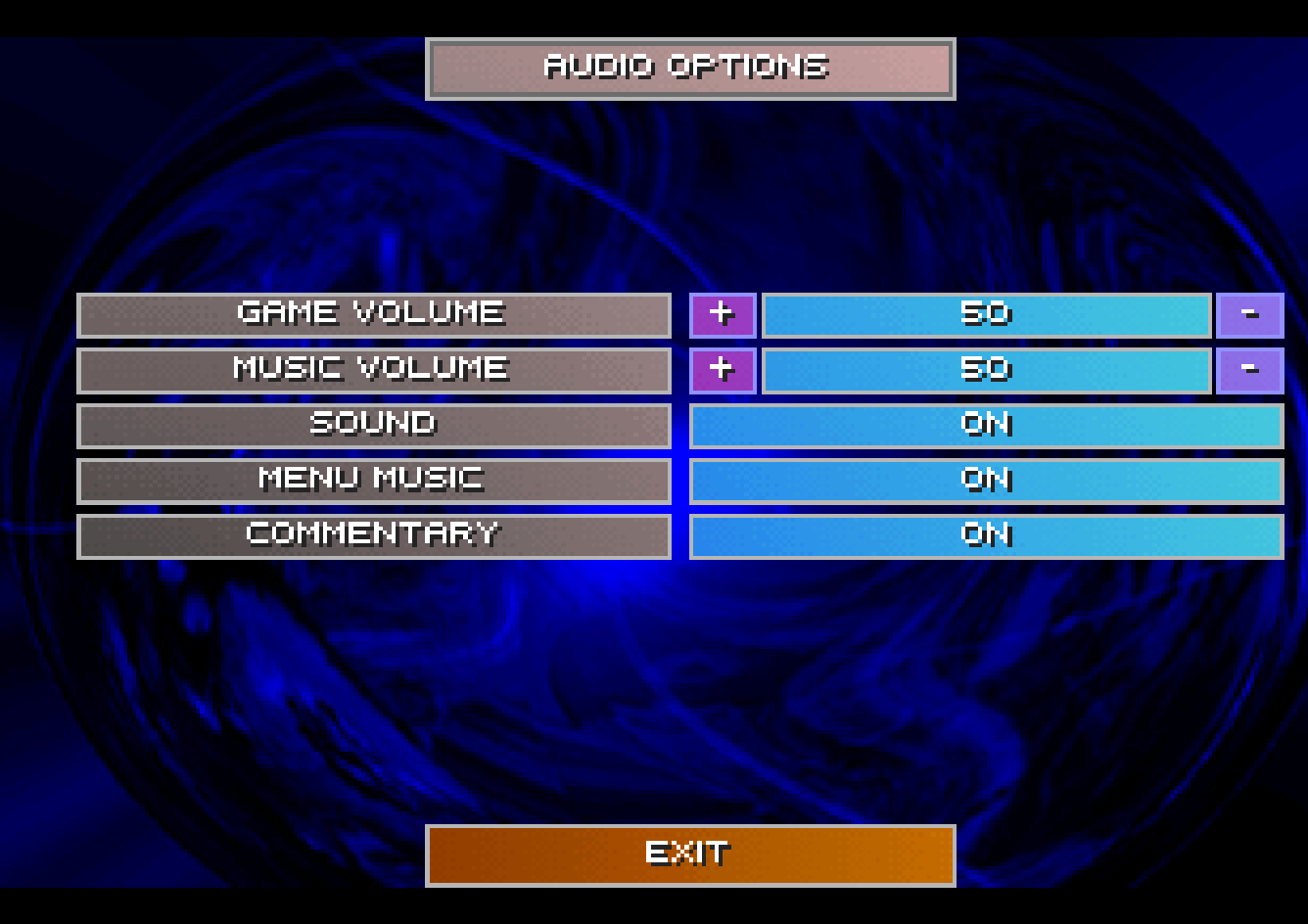Click the Sound label row
This screenshot has width=1308, height=924.
[373, 426]
